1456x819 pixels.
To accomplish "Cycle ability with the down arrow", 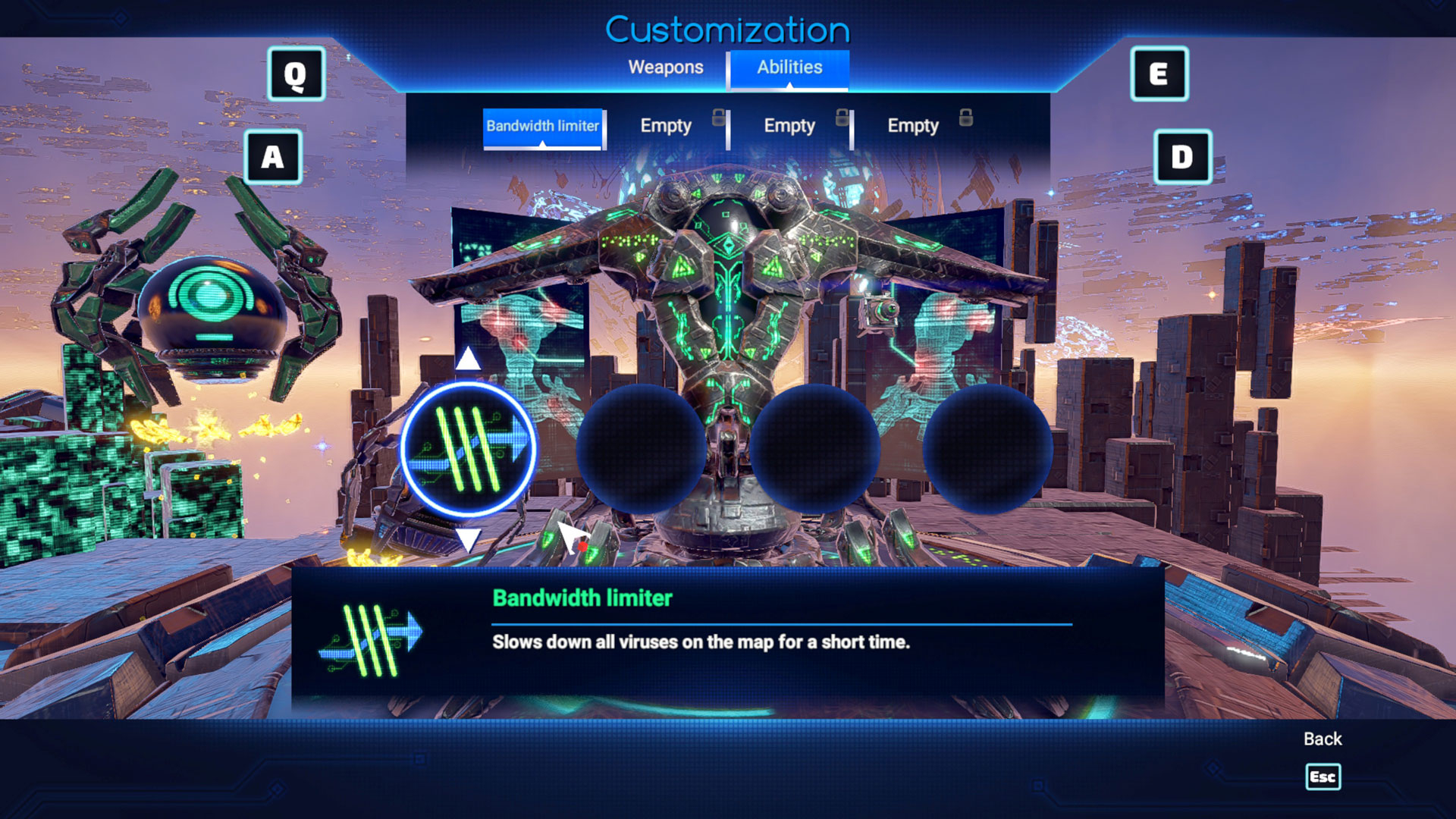I will pos(468,540).
